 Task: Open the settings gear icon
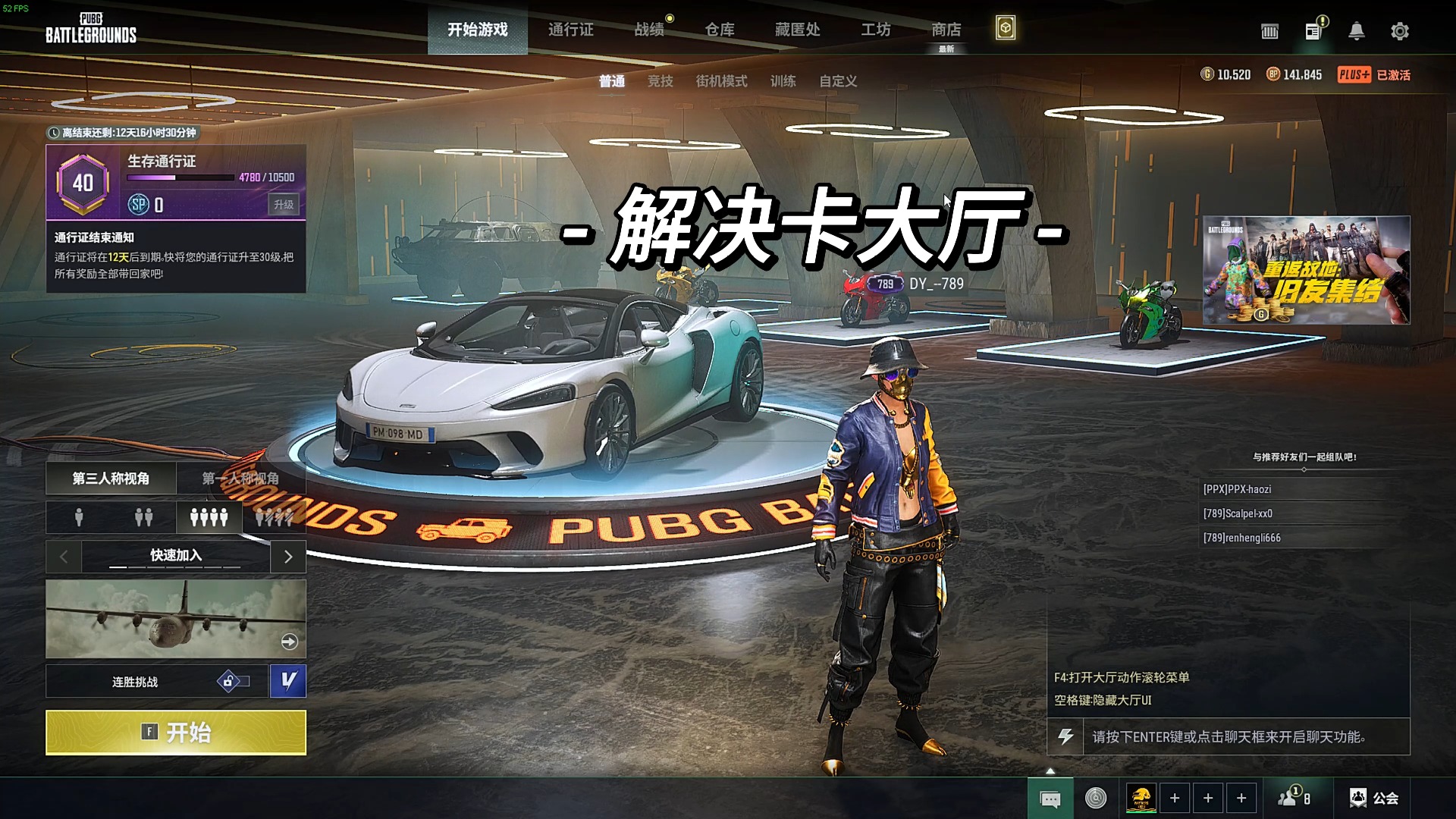(1399, 31)
